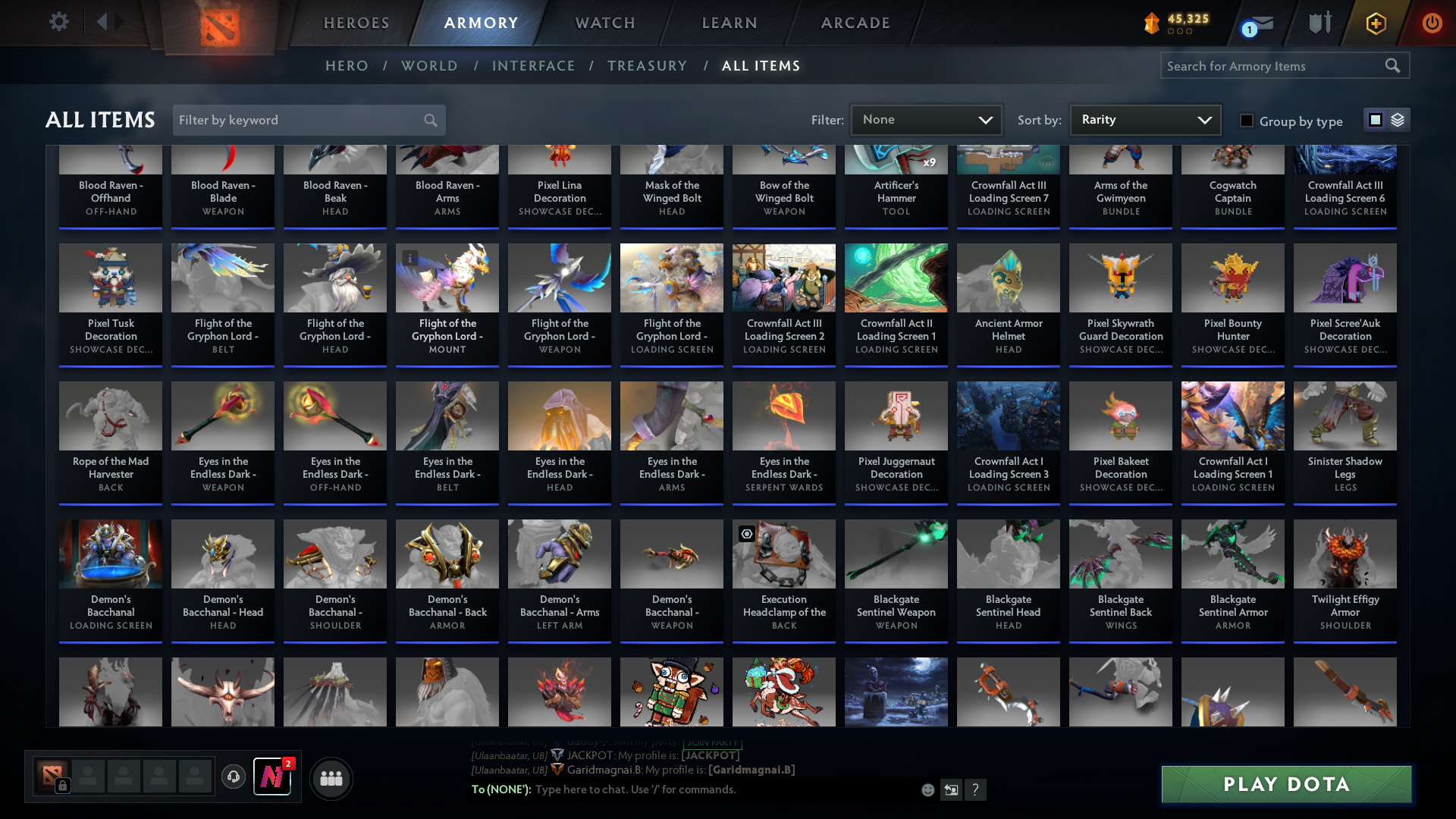
Task: Click the help question mark near chat
Action: click(x=976, y=789)
